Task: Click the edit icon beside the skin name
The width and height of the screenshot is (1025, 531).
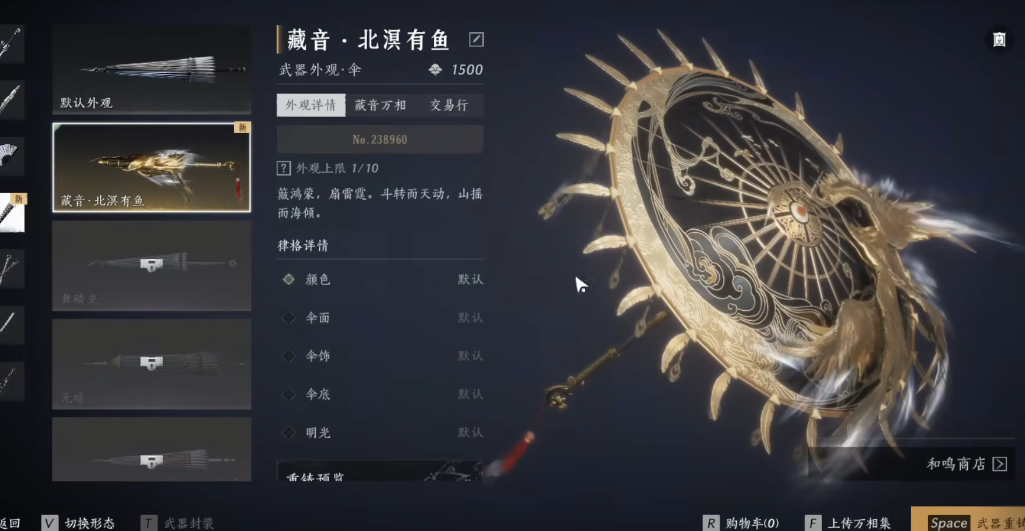Action: (x=476, y=40)
